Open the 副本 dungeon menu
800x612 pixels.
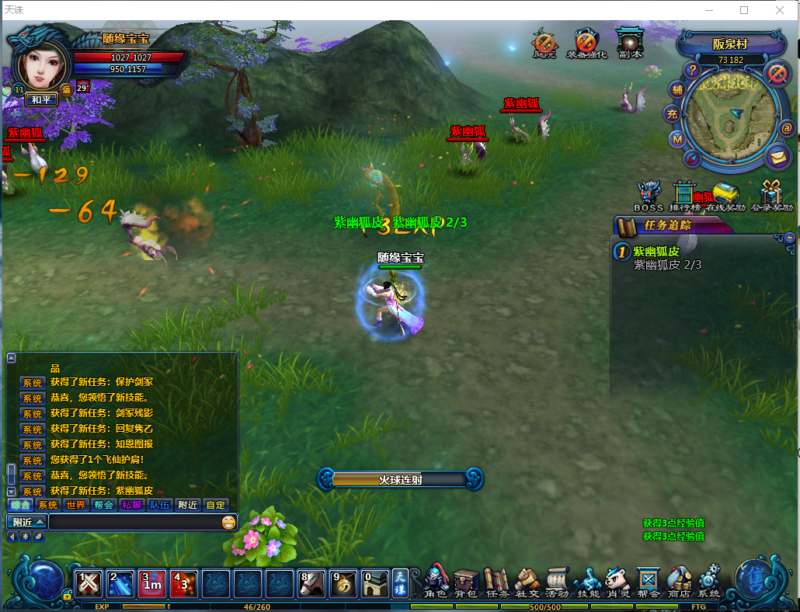click(x=630, y=44)
